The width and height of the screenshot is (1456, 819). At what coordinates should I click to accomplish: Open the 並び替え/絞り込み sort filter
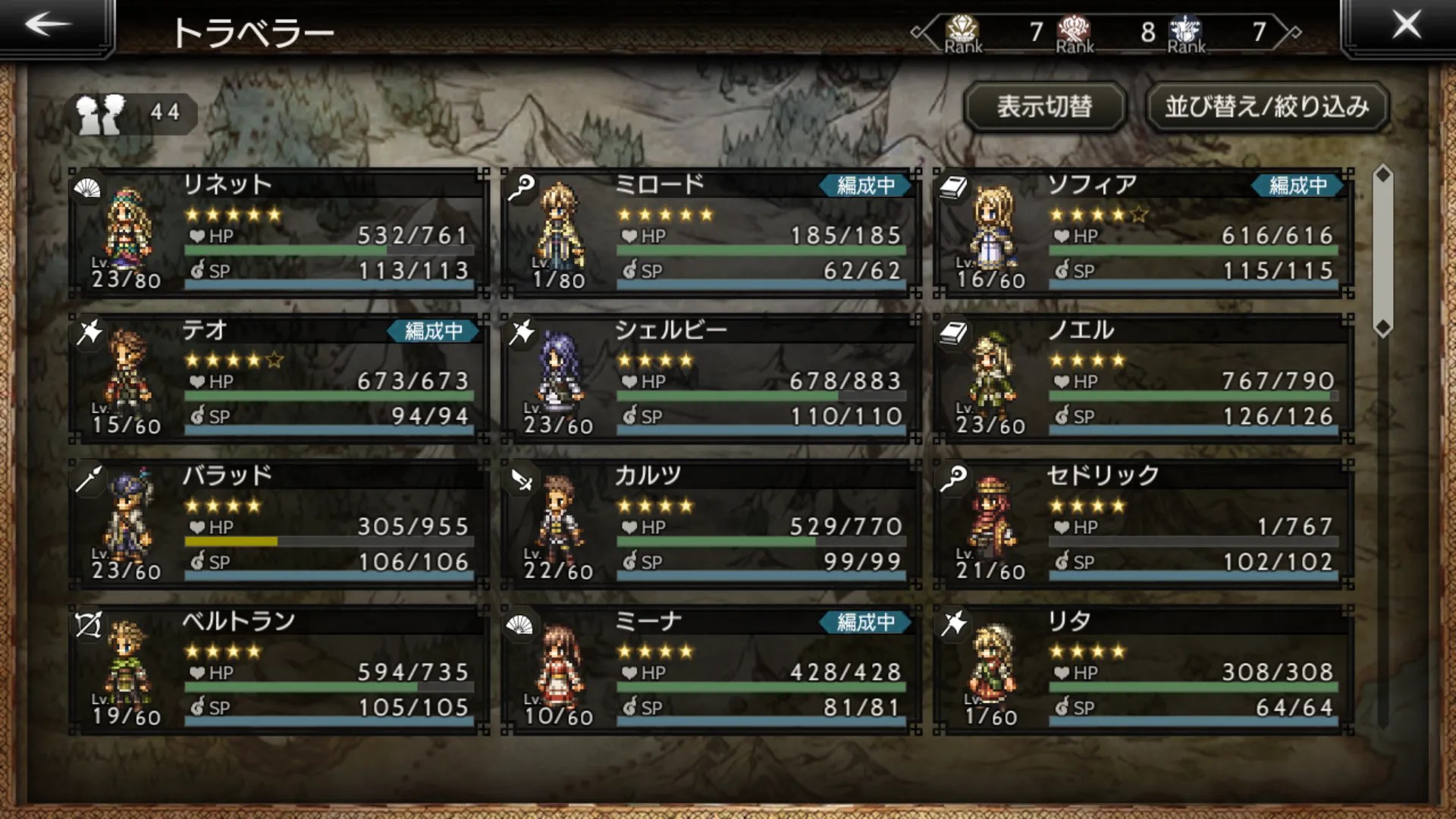pyautogui.click(x=1267, y=107)
